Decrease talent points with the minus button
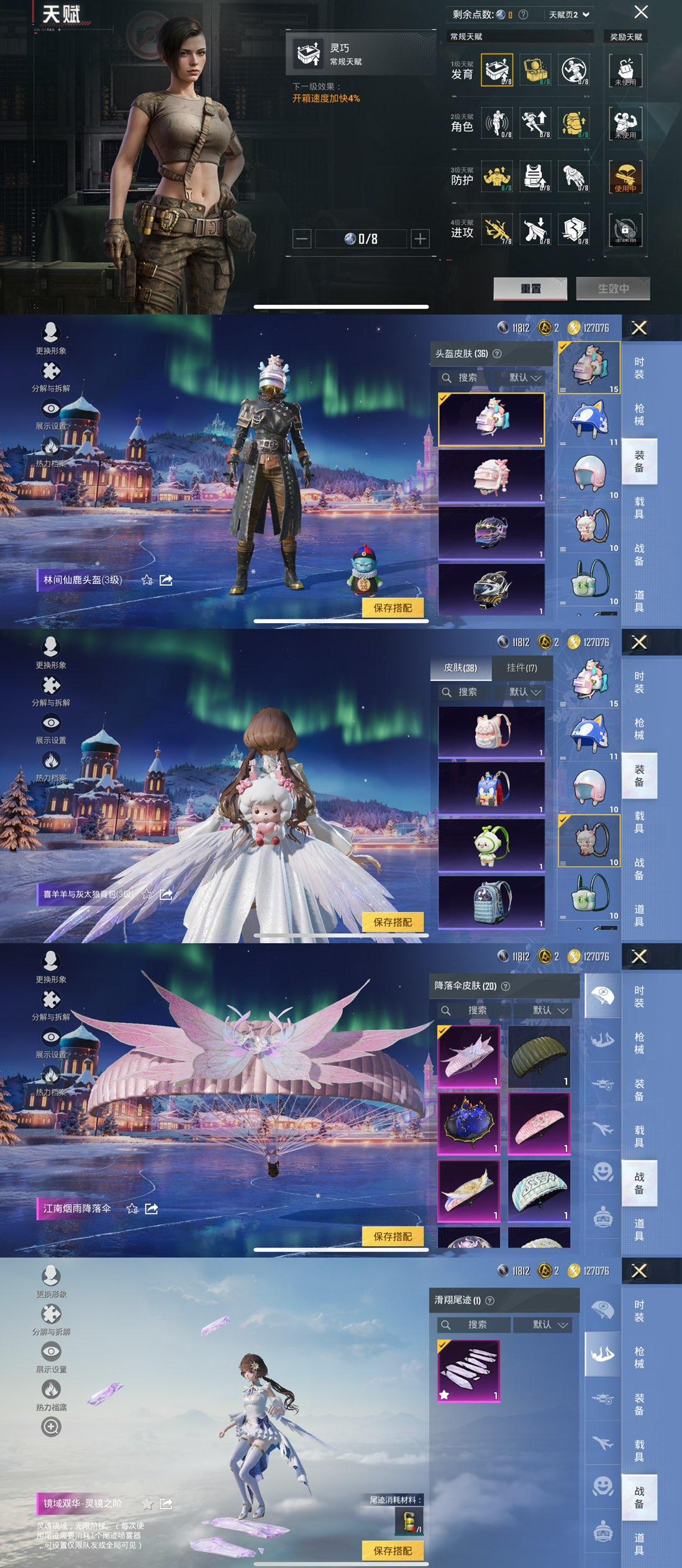Viewport: 682px width, 1568px height. point(302,239)
